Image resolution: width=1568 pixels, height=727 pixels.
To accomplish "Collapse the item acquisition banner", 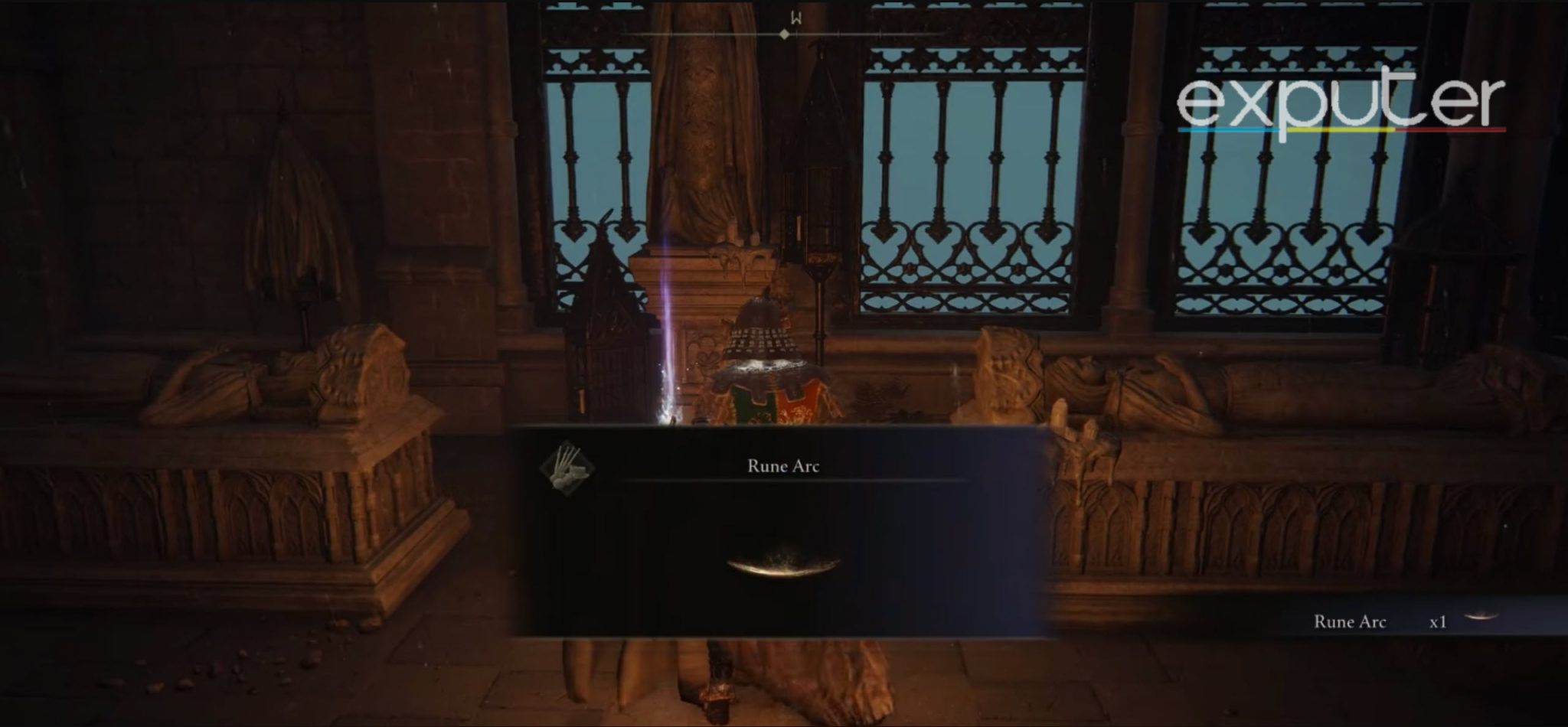I will click(x=782, y=465).
